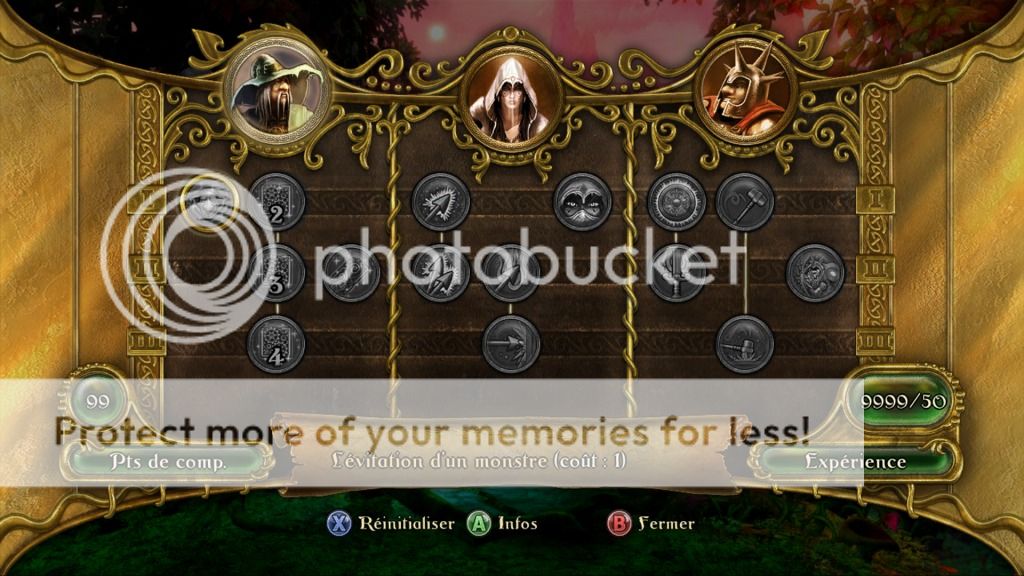Select the box skill numbered 2
Image resolution: width=1024 pixels, height=576 pixels.
pos(276,202)
